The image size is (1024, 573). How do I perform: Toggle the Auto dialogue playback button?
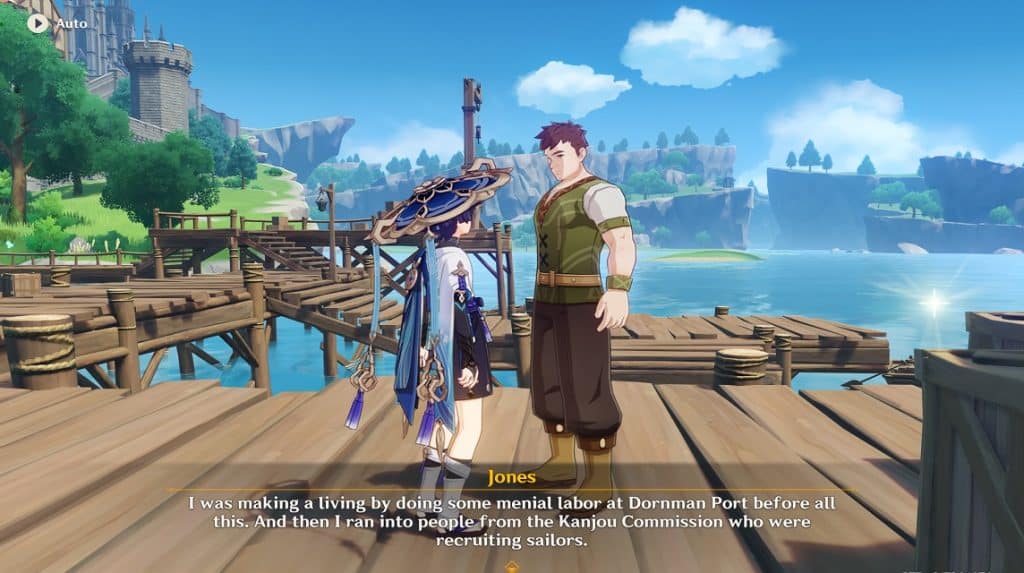point(38,22)
